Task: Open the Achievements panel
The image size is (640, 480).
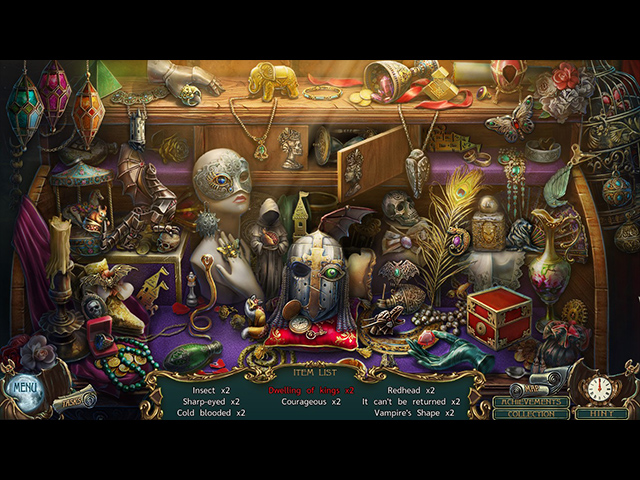Action: 530,402
